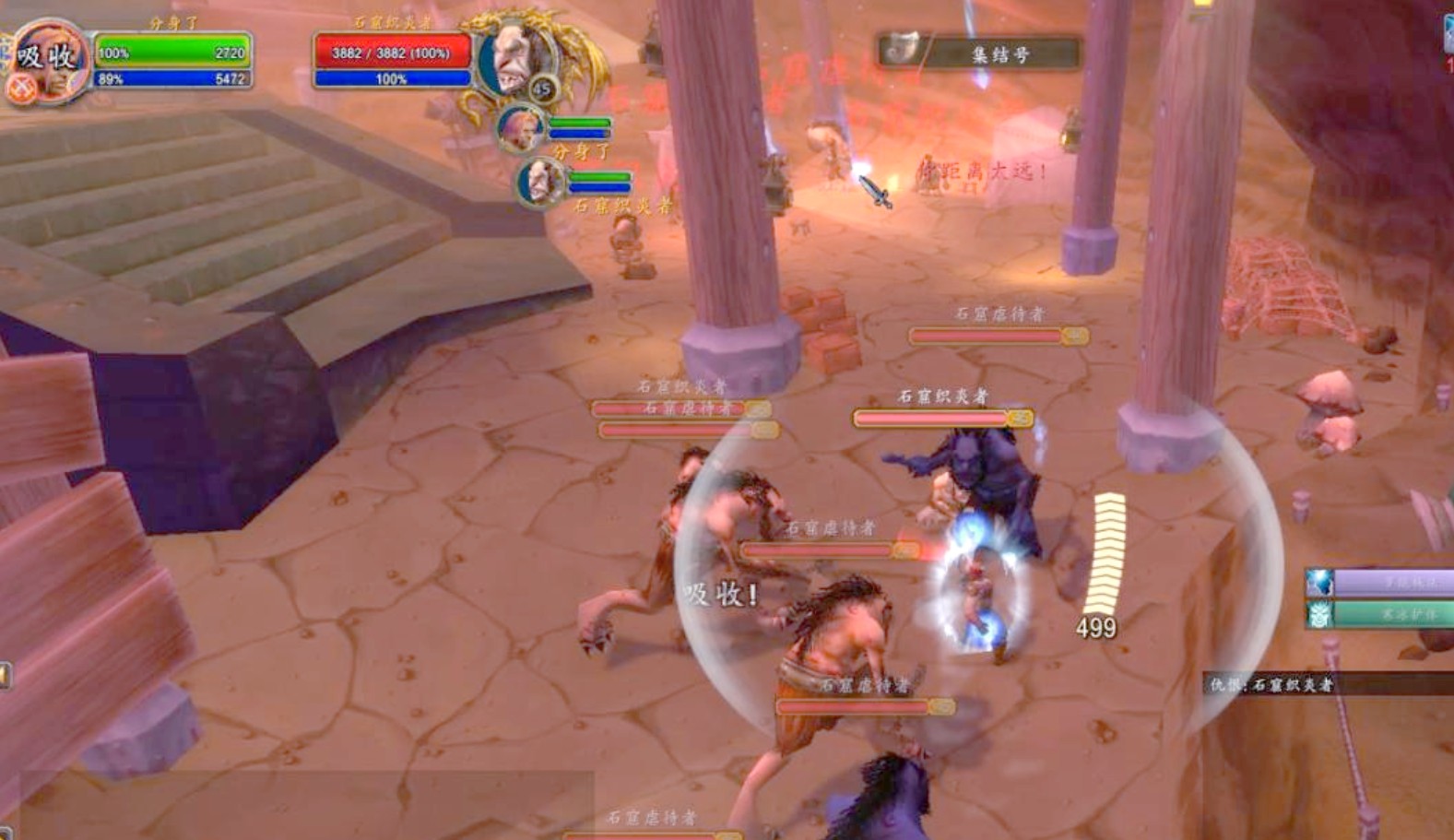This screenshot has height=840, width=1454.
Task: Click the lightning buff icon on purple bar
Action: pos(1320,583)
